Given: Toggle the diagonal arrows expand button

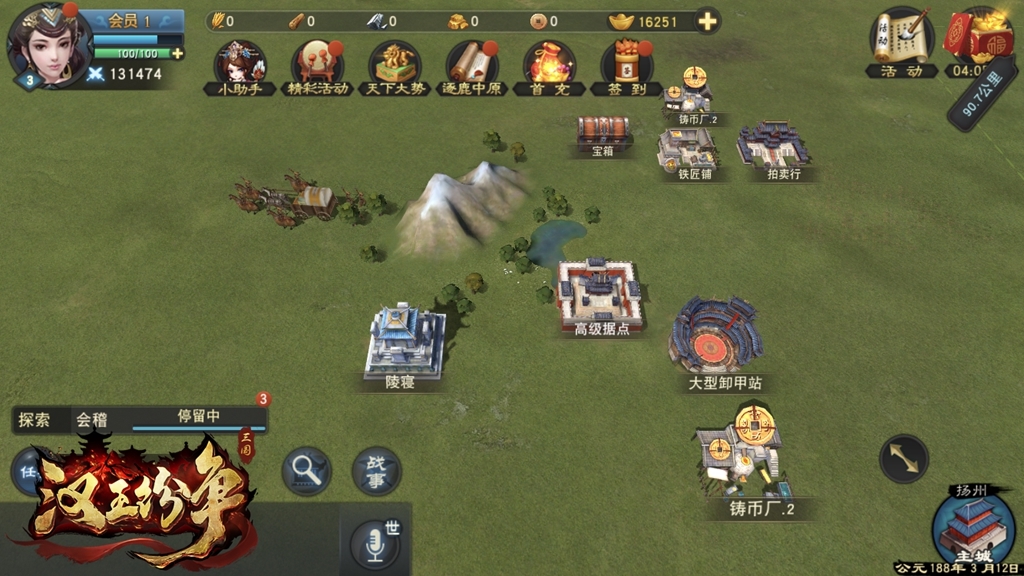Looking at the screenshot, I should 903,459.
